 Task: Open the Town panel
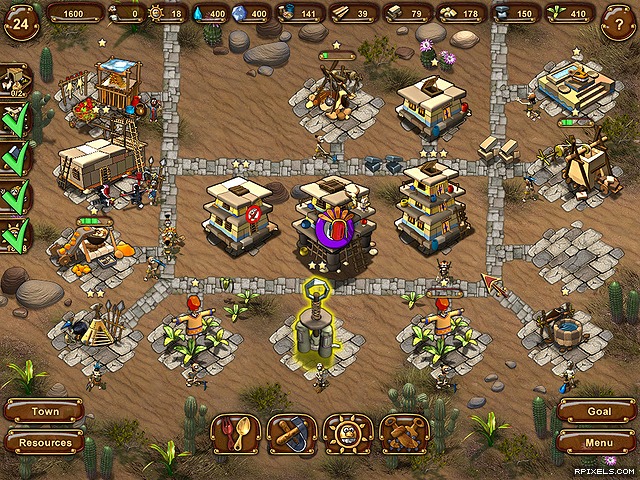click(44, 411)
